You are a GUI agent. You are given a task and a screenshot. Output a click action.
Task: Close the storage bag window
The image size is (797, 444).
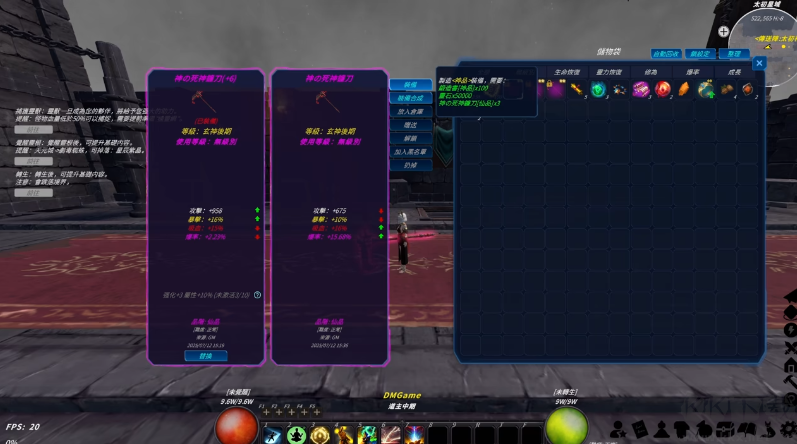tap(759, 63)
